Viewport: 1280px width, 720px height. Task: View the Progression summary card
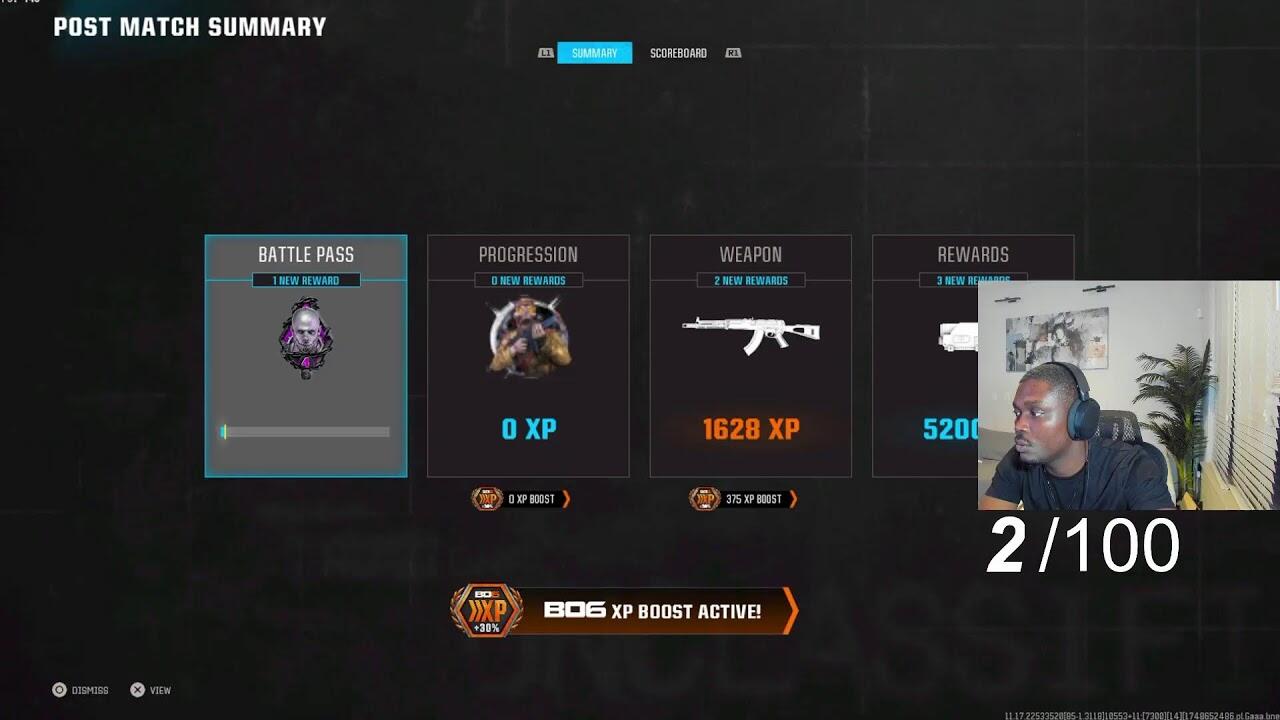click(528, 356)
